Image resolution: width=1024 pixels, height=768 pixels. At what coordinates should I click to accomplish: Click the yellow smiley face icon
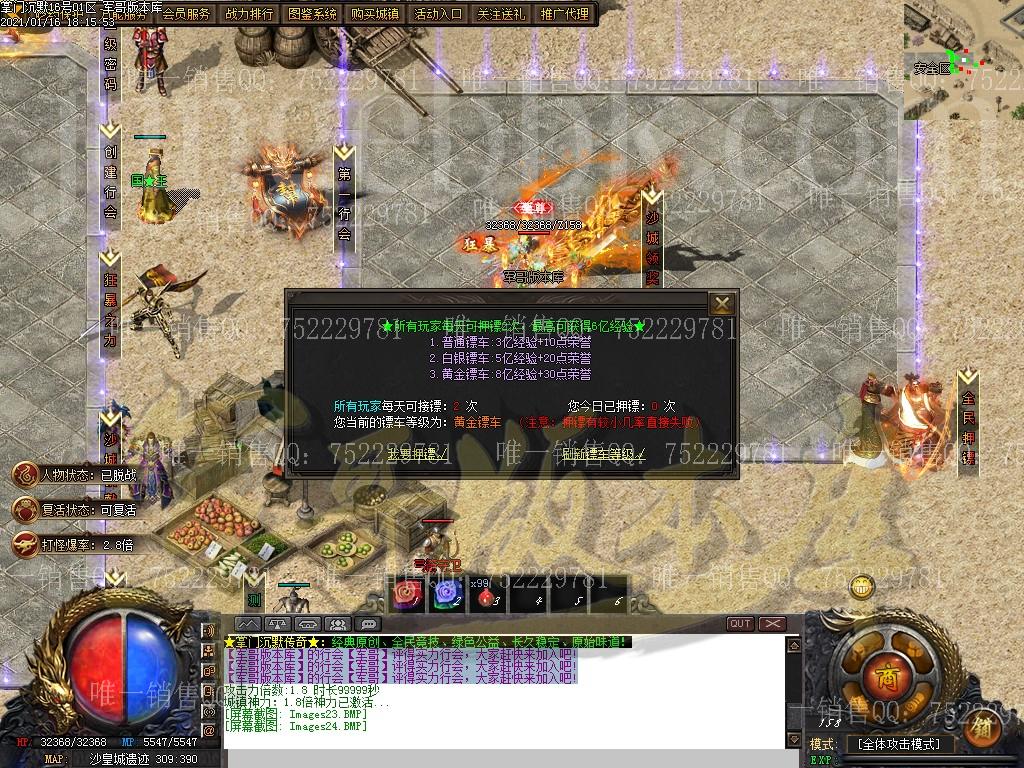tap(859, 587)
